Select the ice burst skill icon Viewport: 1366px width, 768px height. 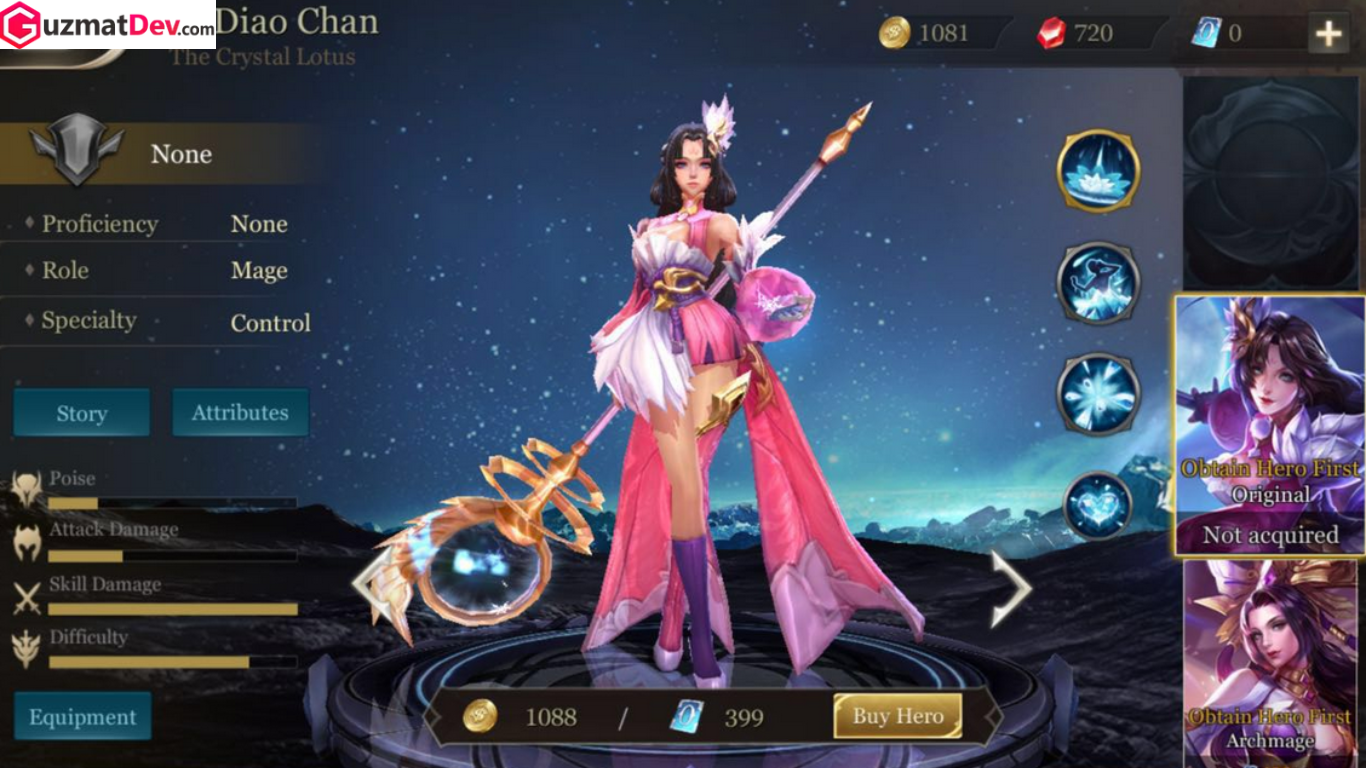coord(1098,394)
